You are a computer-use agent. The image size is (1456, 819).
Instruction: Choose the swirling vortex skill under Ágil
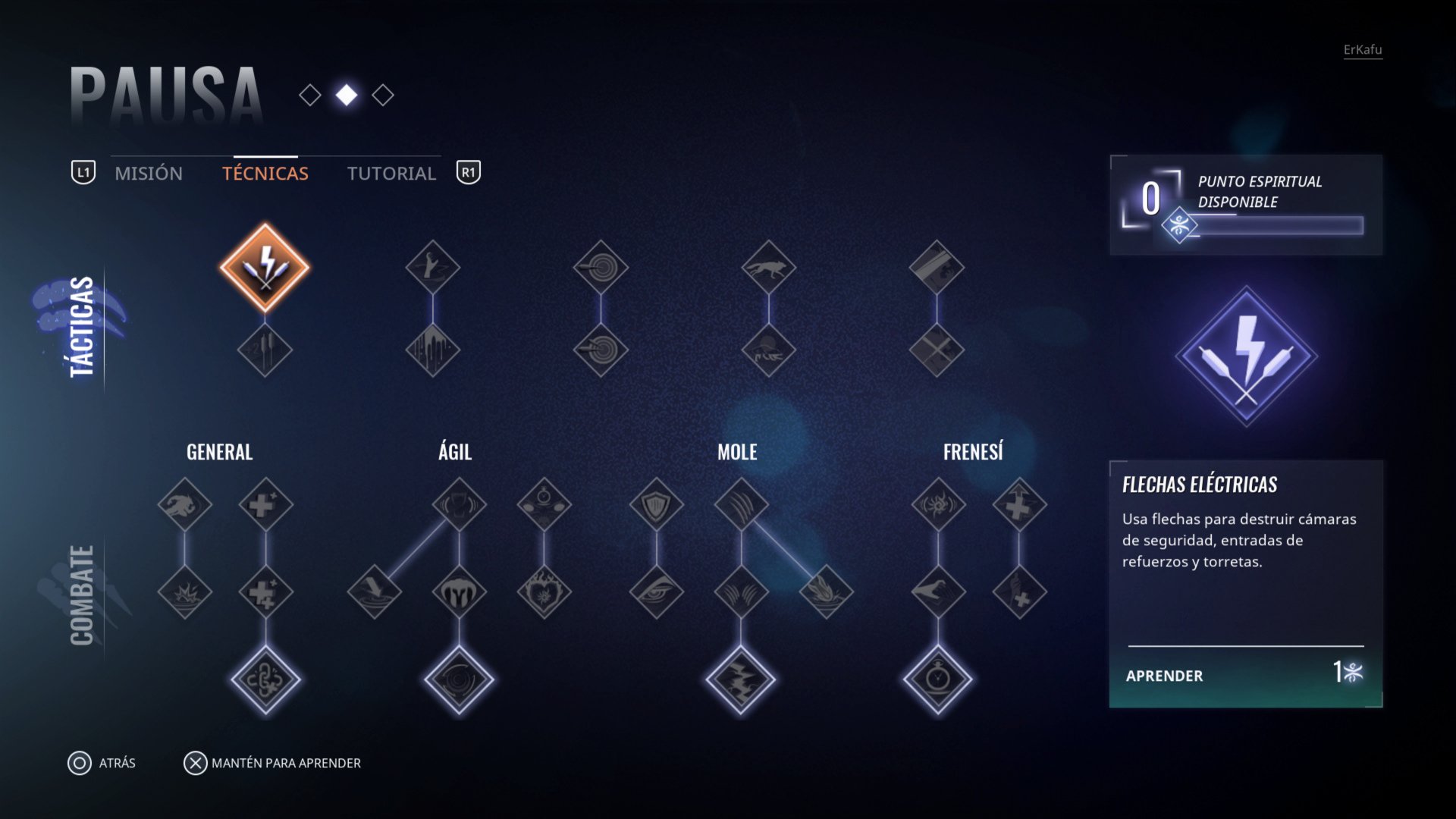[x=459, y=679]
